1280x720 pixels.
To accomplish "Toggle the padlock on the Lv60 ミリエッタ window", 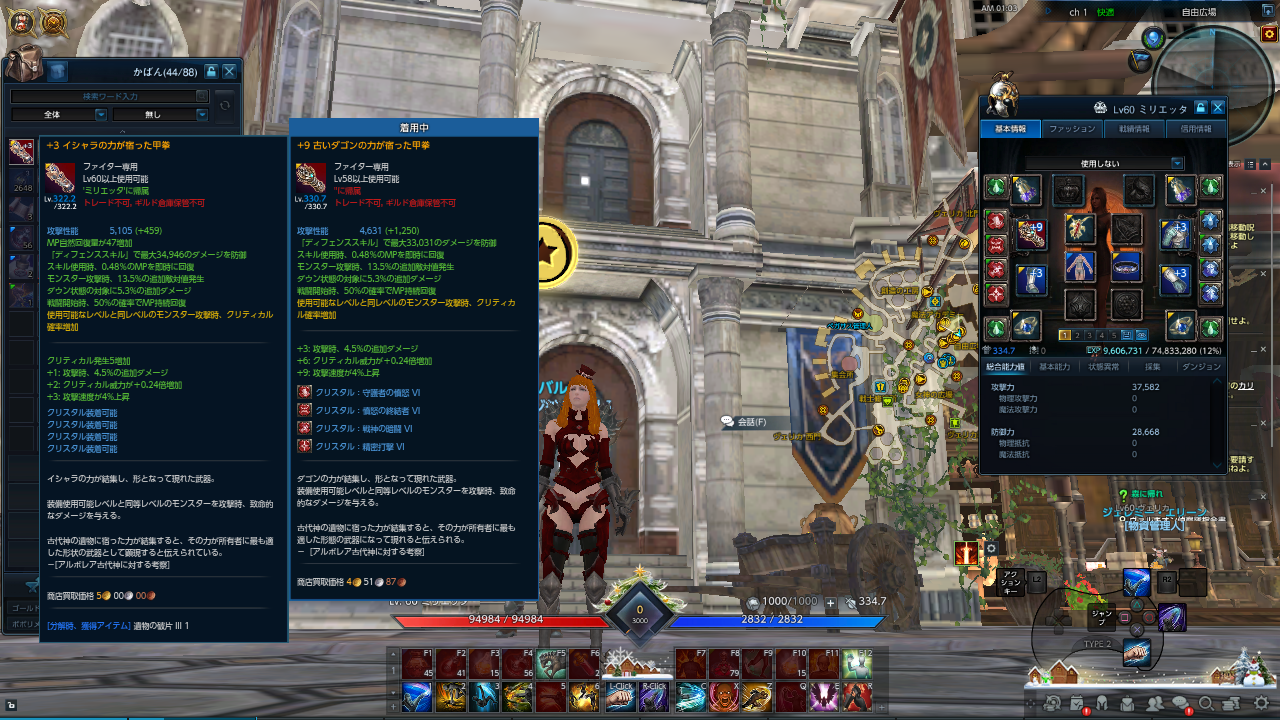I will pos(1202,108).
